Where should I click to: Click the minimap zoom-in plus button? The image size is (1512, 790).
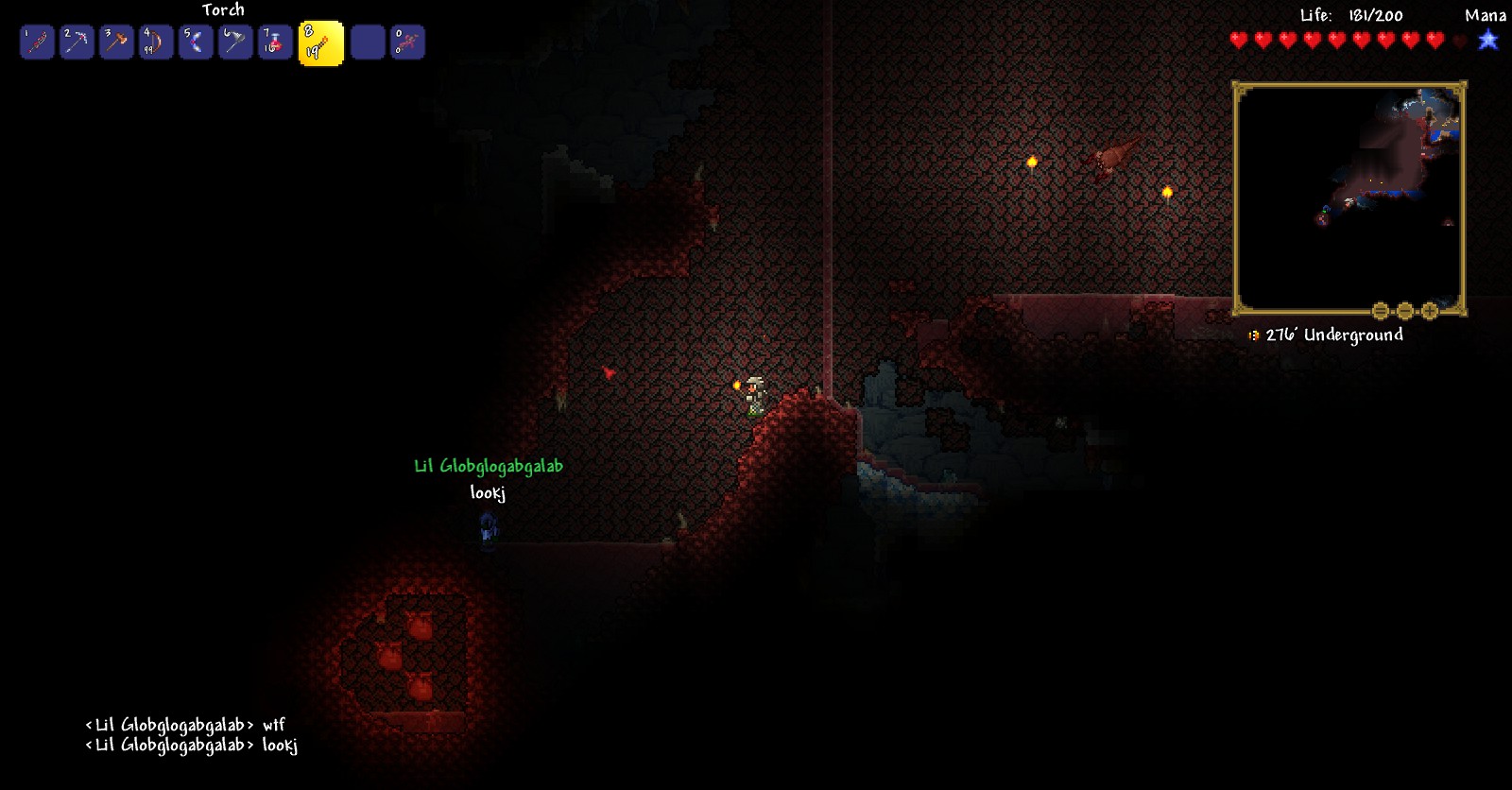coord(1430,310)
